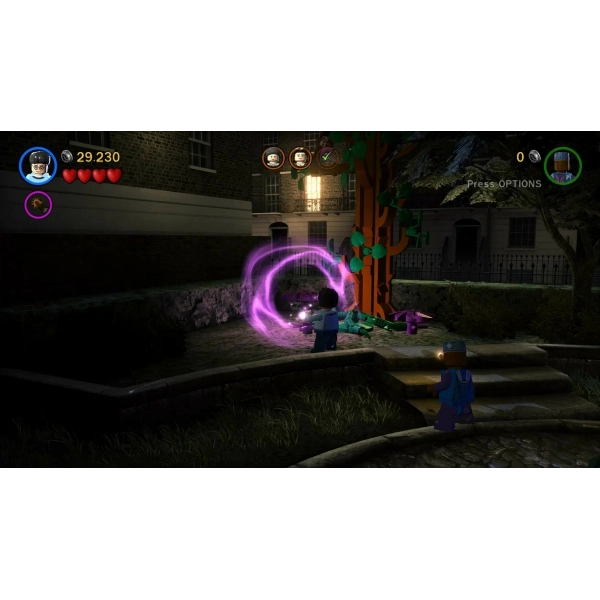The width and height of the screenshot is (600, 600).
Task: Choose the second character token at top center
Action: coord(300,158)
